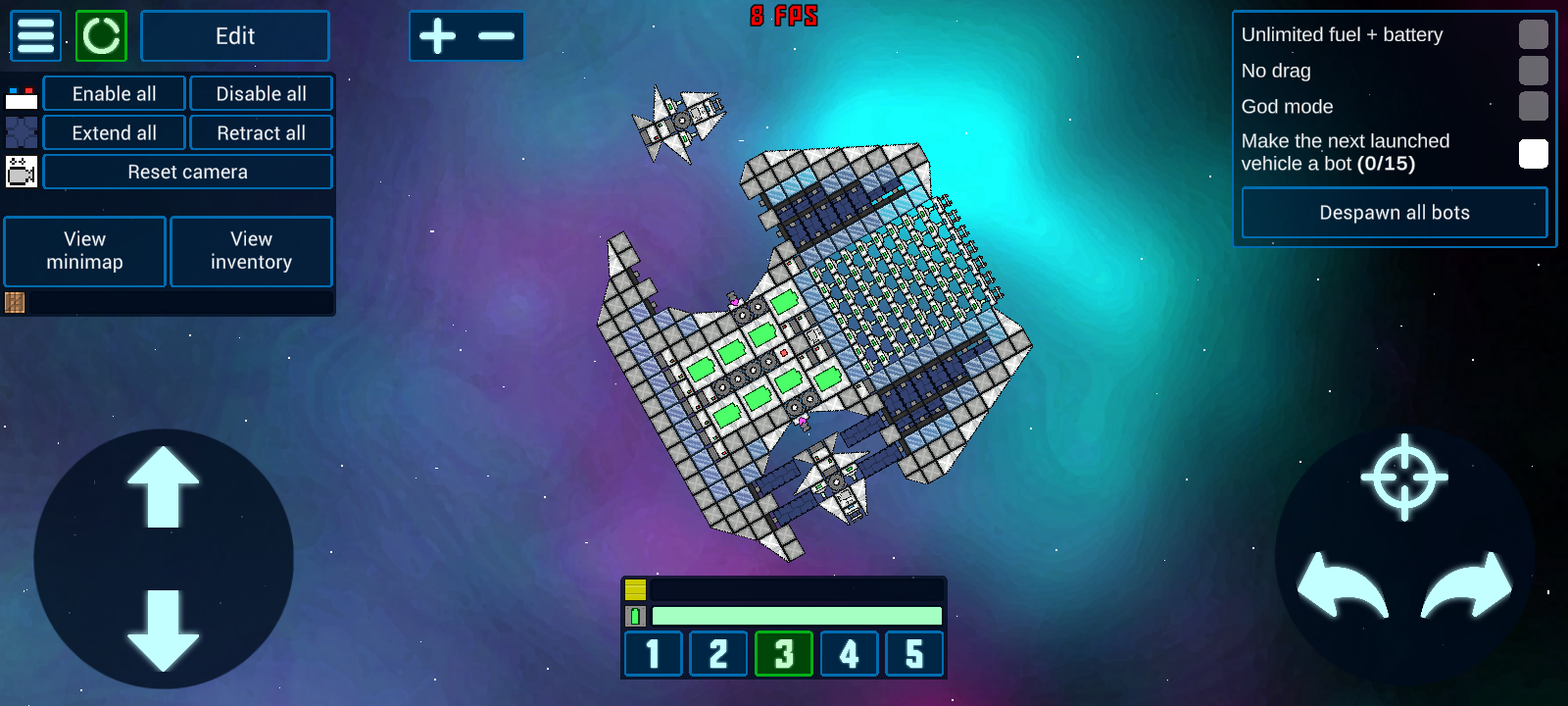
Task: Zoom out with the minus button
Action: click(x=496, y=36)
